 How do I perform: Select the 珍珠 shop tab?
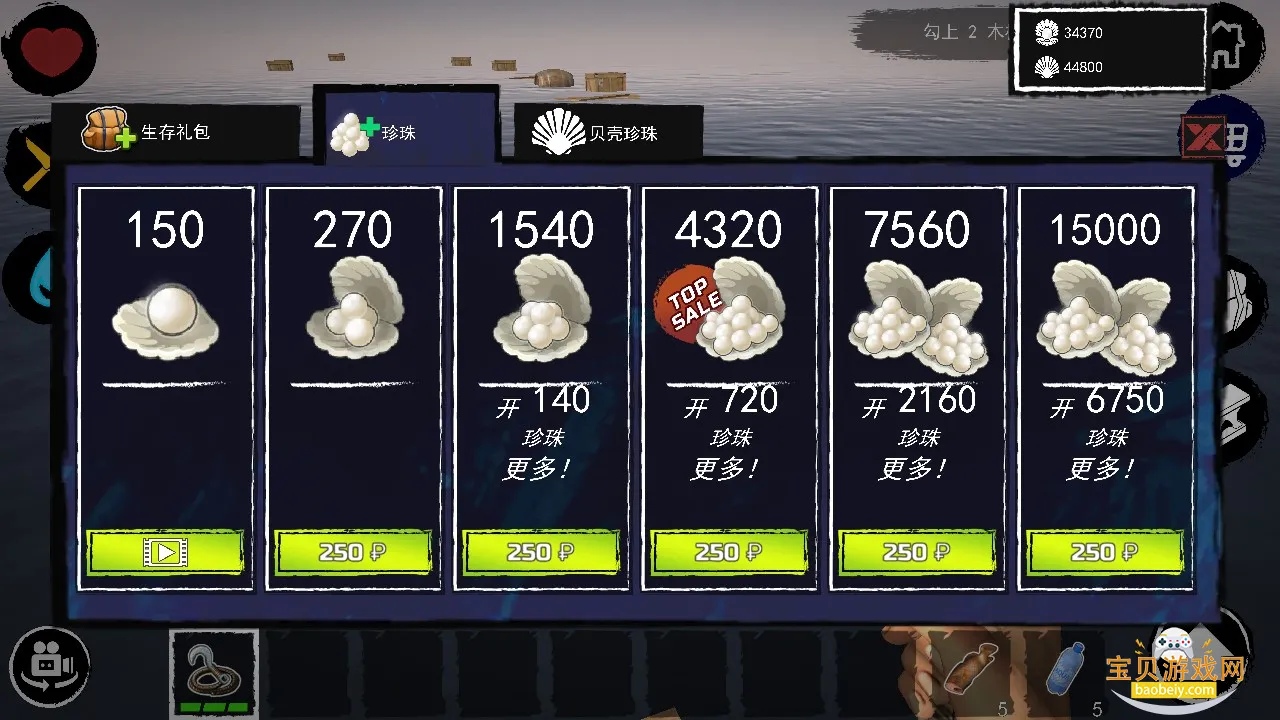pos(405,131)
